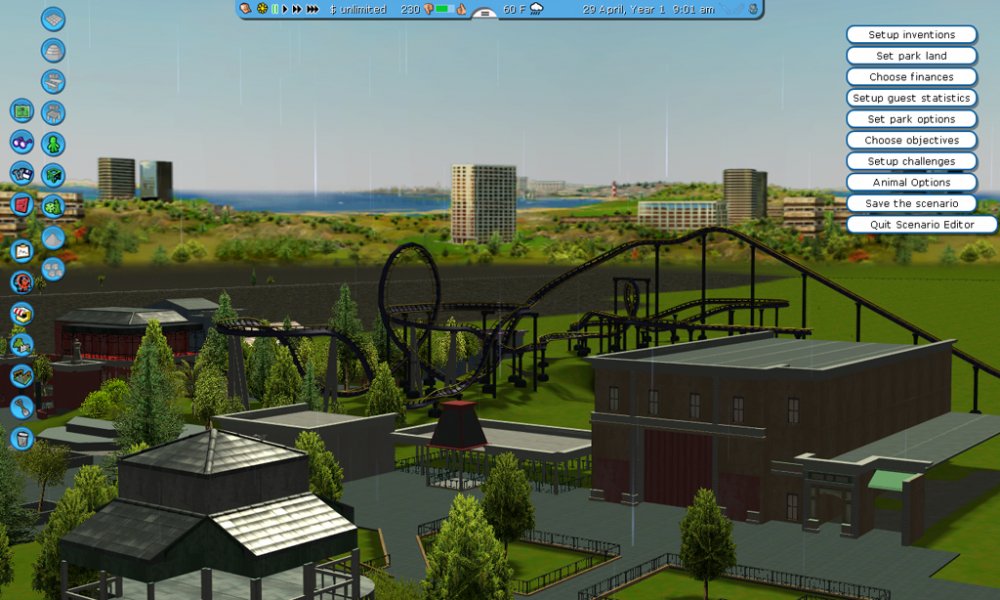This screenshot has width=1000, height=600.
Task: Open Animal Options
Action: (911, 182)
